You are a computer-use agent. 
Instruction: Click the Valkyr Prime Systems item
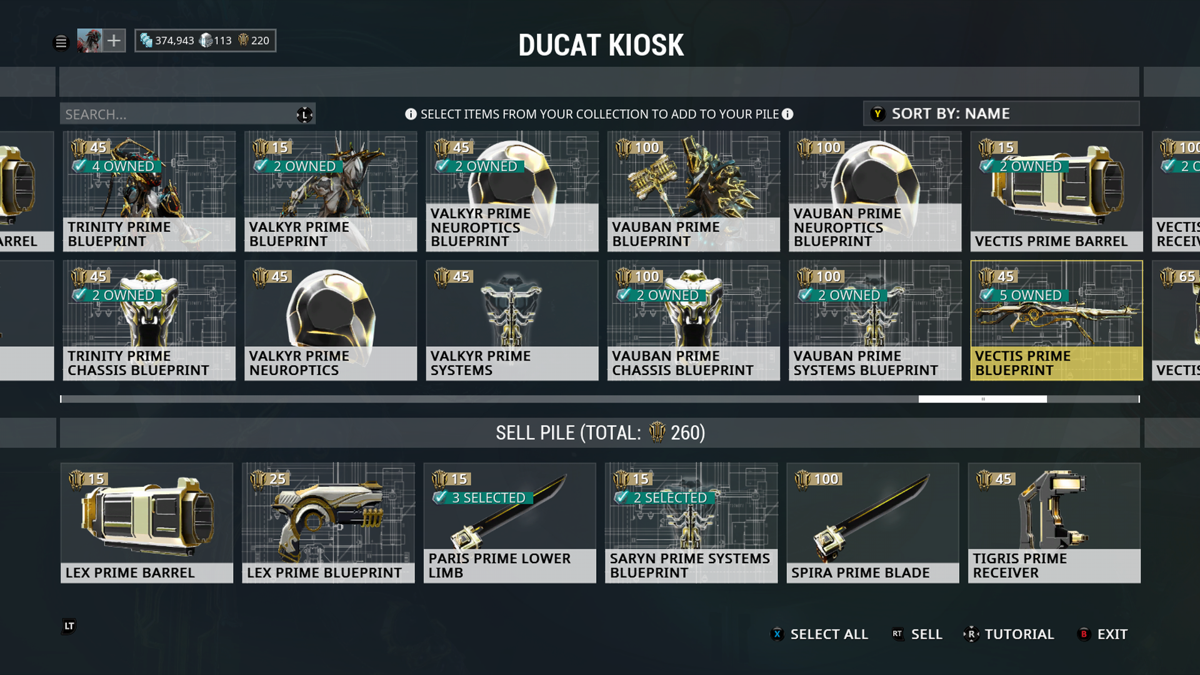tap(512, 320)
